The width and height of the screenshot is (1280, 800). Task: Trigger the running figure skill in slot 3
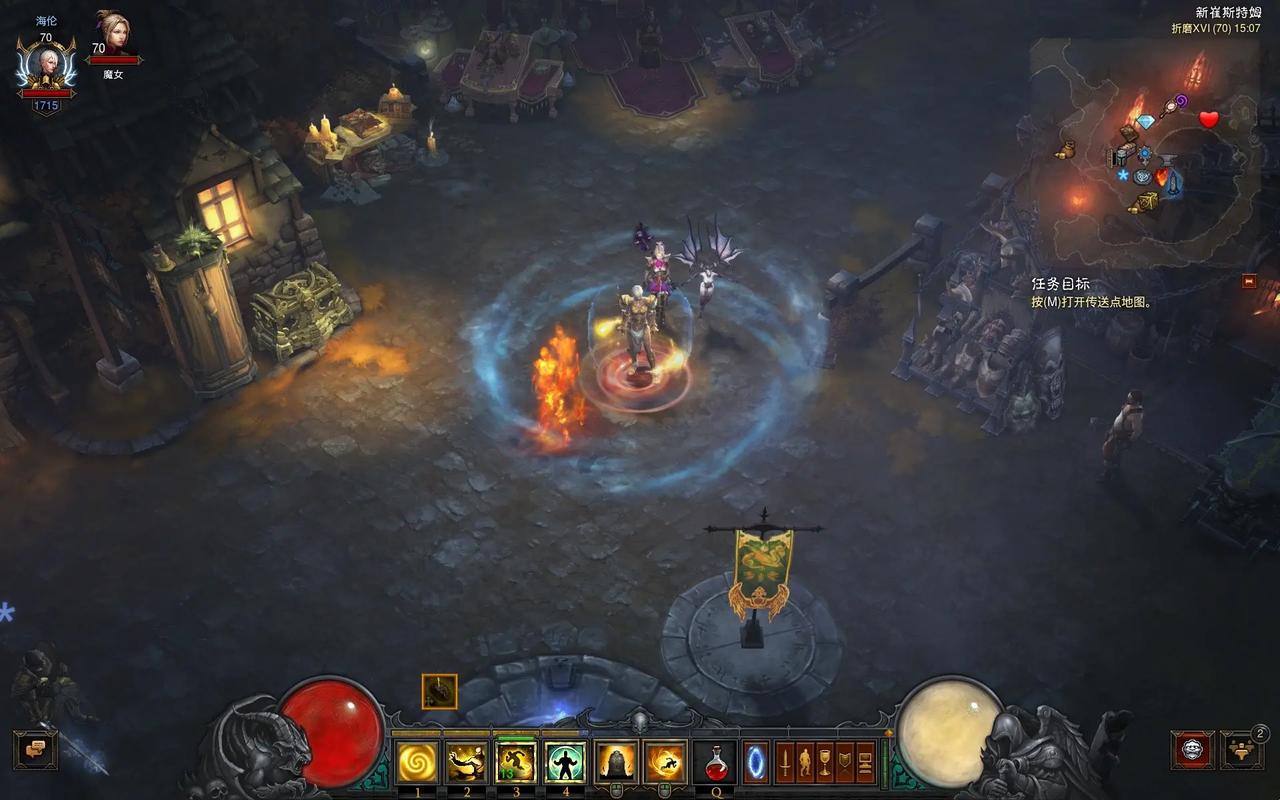pos(516,763)
